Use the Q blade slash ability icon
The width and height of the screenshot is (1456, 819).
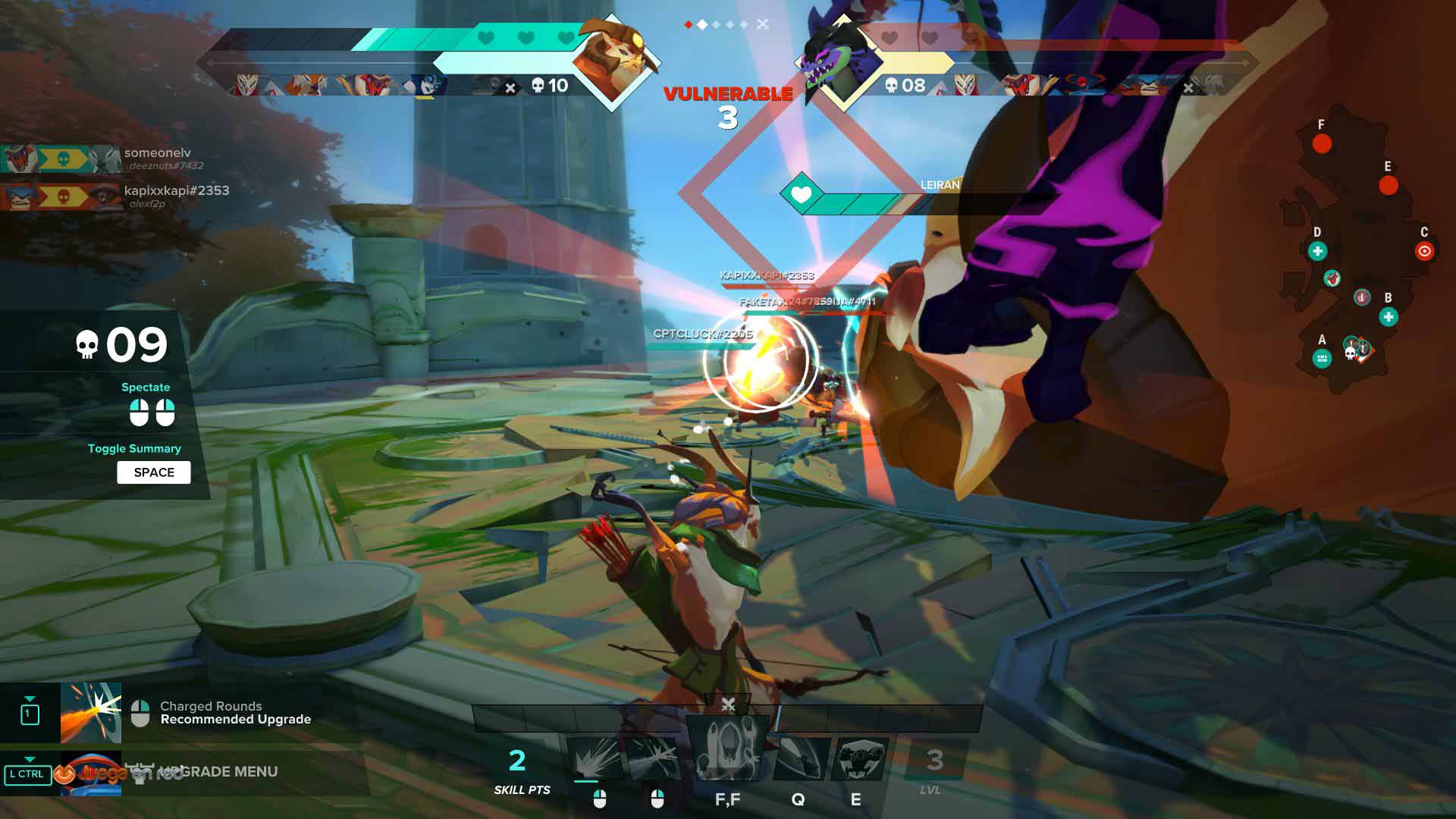pyautogui.click(x=799, y=758)
